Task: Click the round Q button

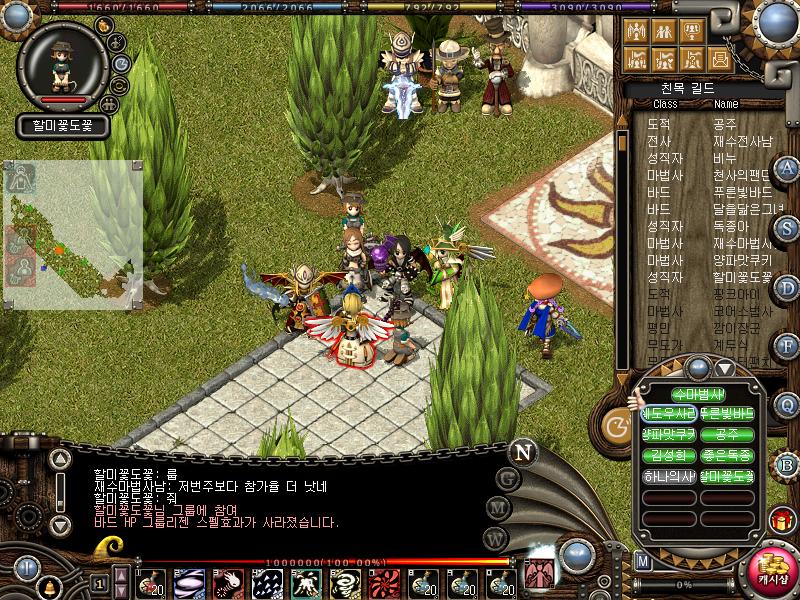Action: 788,405
